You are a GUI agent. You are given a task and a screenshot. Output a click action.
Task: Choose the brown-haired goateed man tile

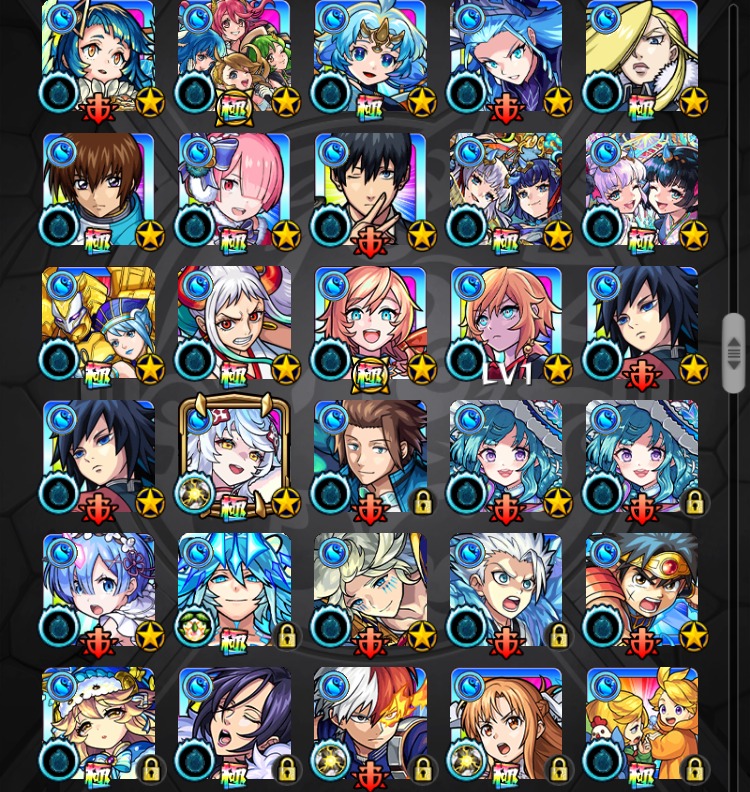(371, 457)
